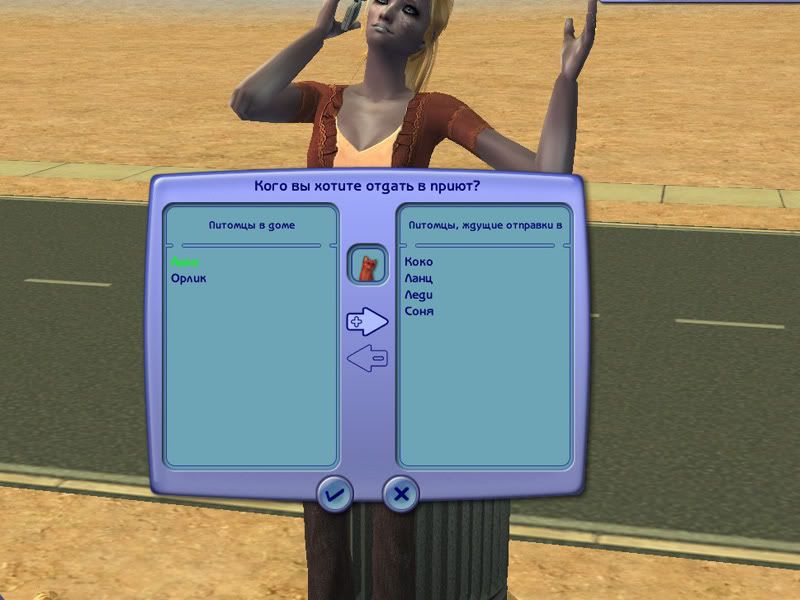Select Ланц in the waiting pets list
This screenshot has height=600, width=800.
[419, 279]
